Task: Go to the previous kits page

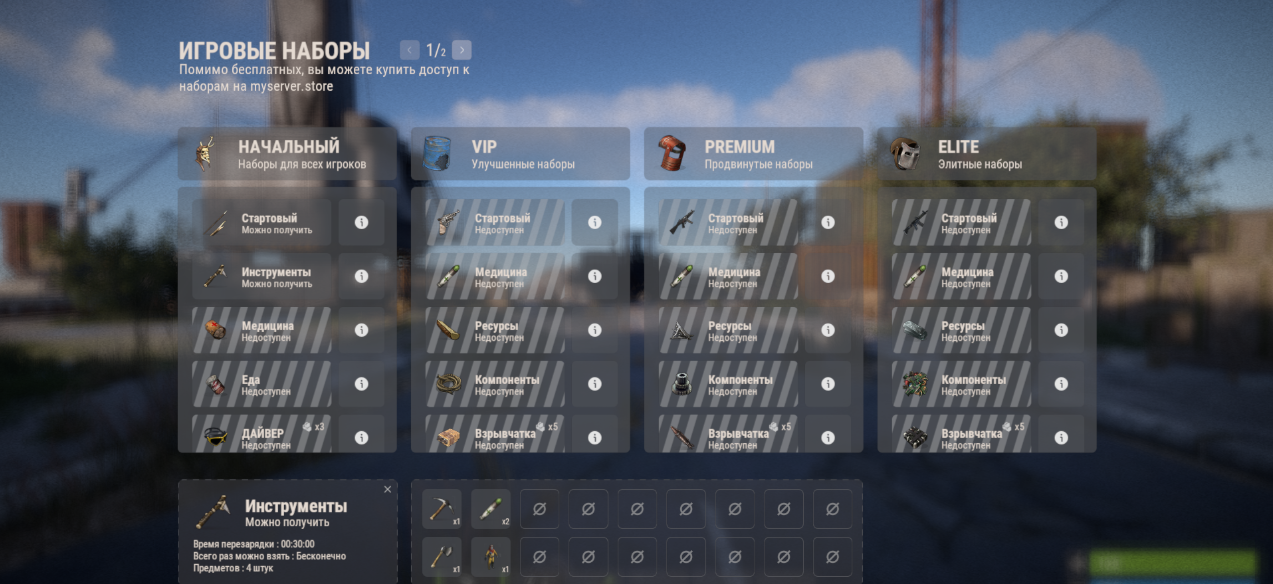Action: click(x=410, y=50)
